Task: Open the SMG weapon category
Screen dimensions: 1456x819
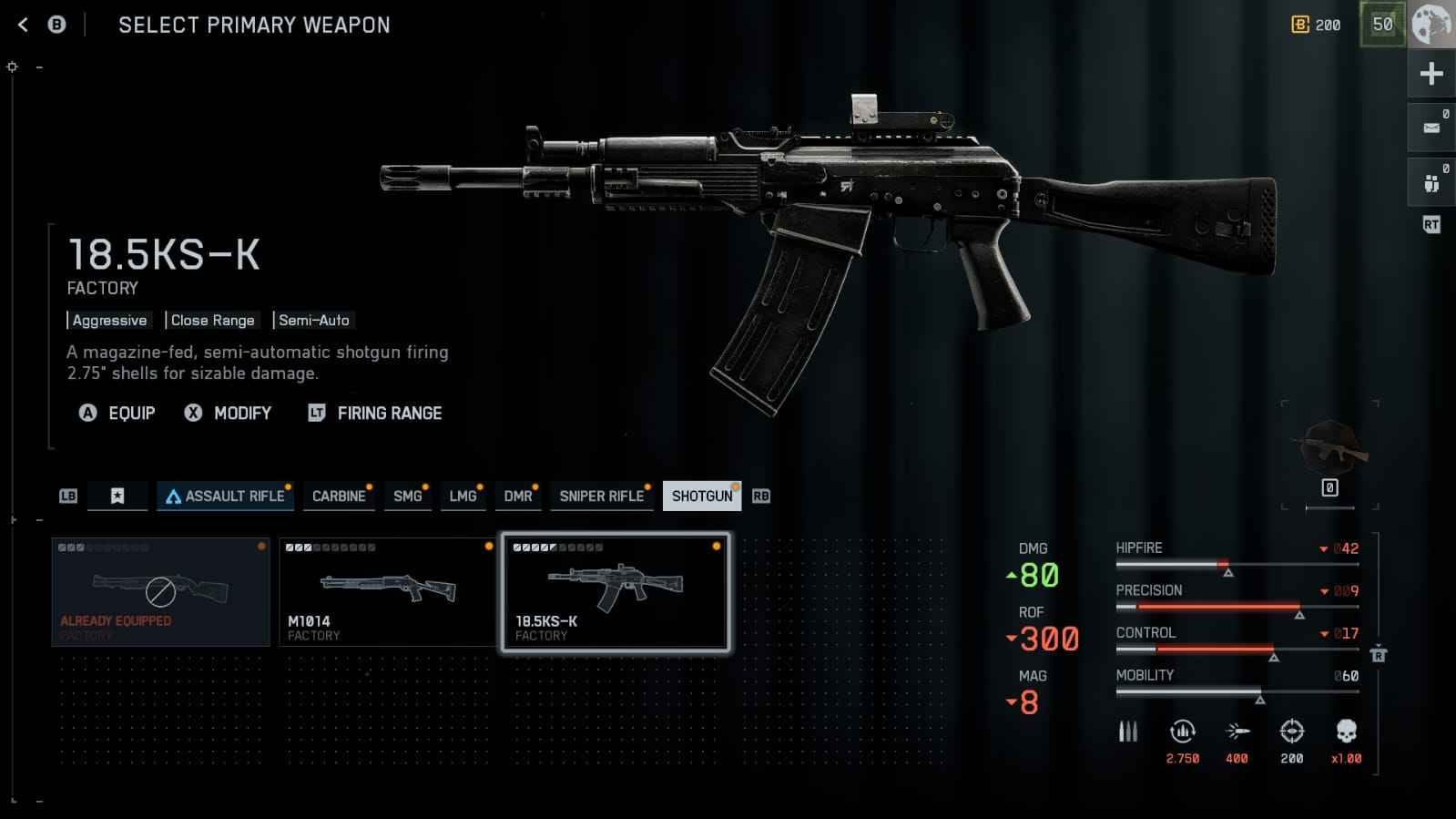Action: (x=407, y=496)
